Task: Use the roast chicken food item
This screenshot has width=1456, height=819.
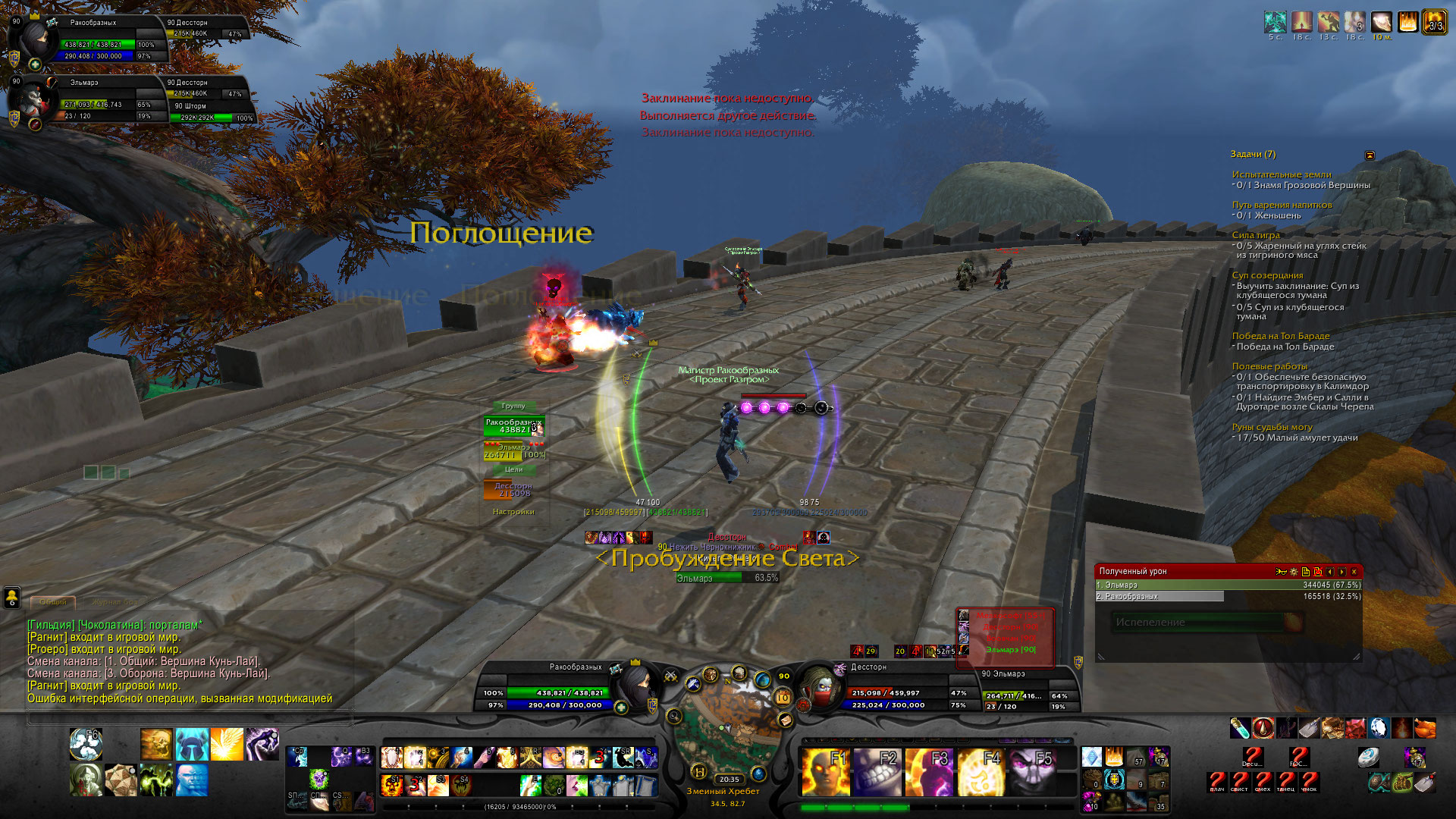Action: click(x=1425, y=728)
